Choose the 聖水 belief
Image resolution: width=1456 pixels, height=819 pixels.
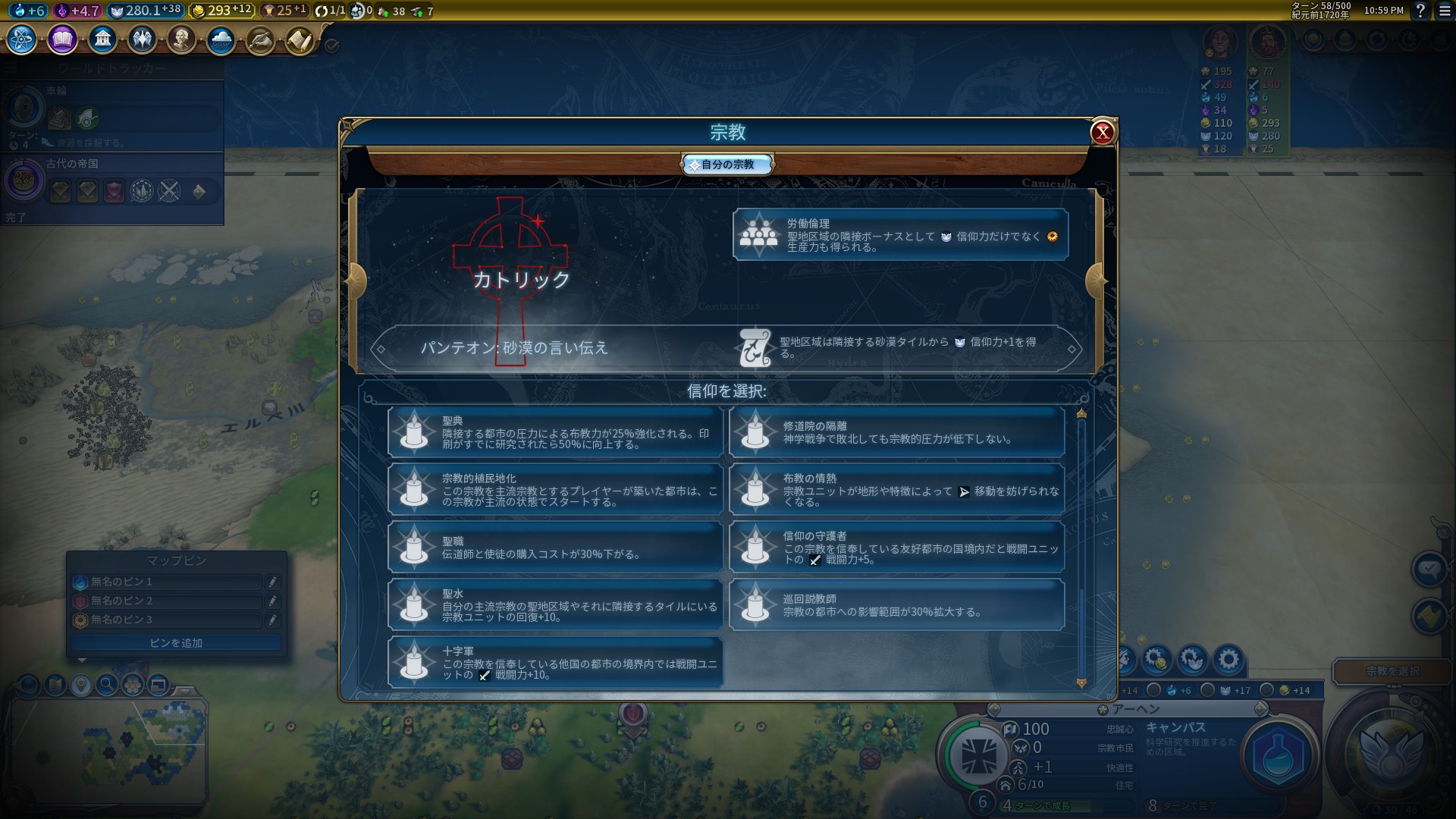(x=555, y=605)
